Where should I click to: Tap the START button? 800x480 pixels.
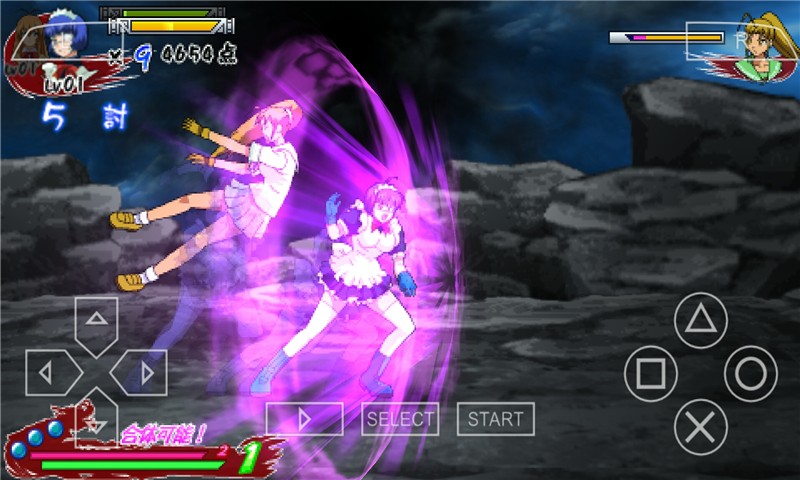[x=495, y=419]
